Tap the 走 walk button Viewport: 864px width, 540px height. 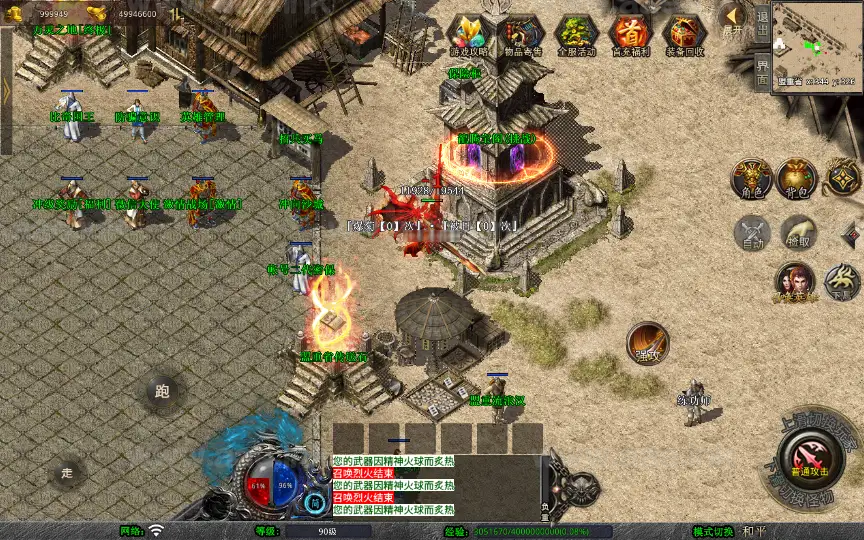coord(67,472)
